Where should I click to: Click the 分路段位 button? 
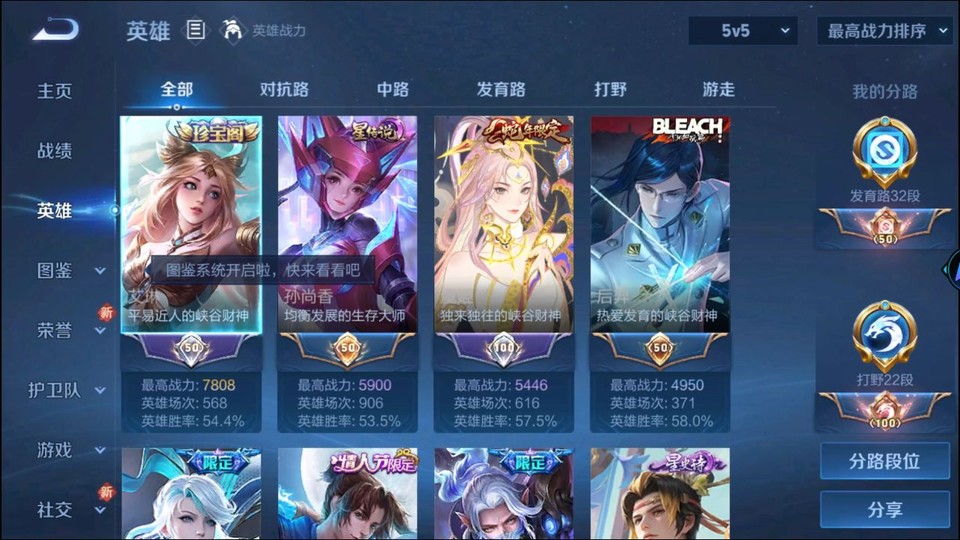pyautogui.click(x=885, y=462)
